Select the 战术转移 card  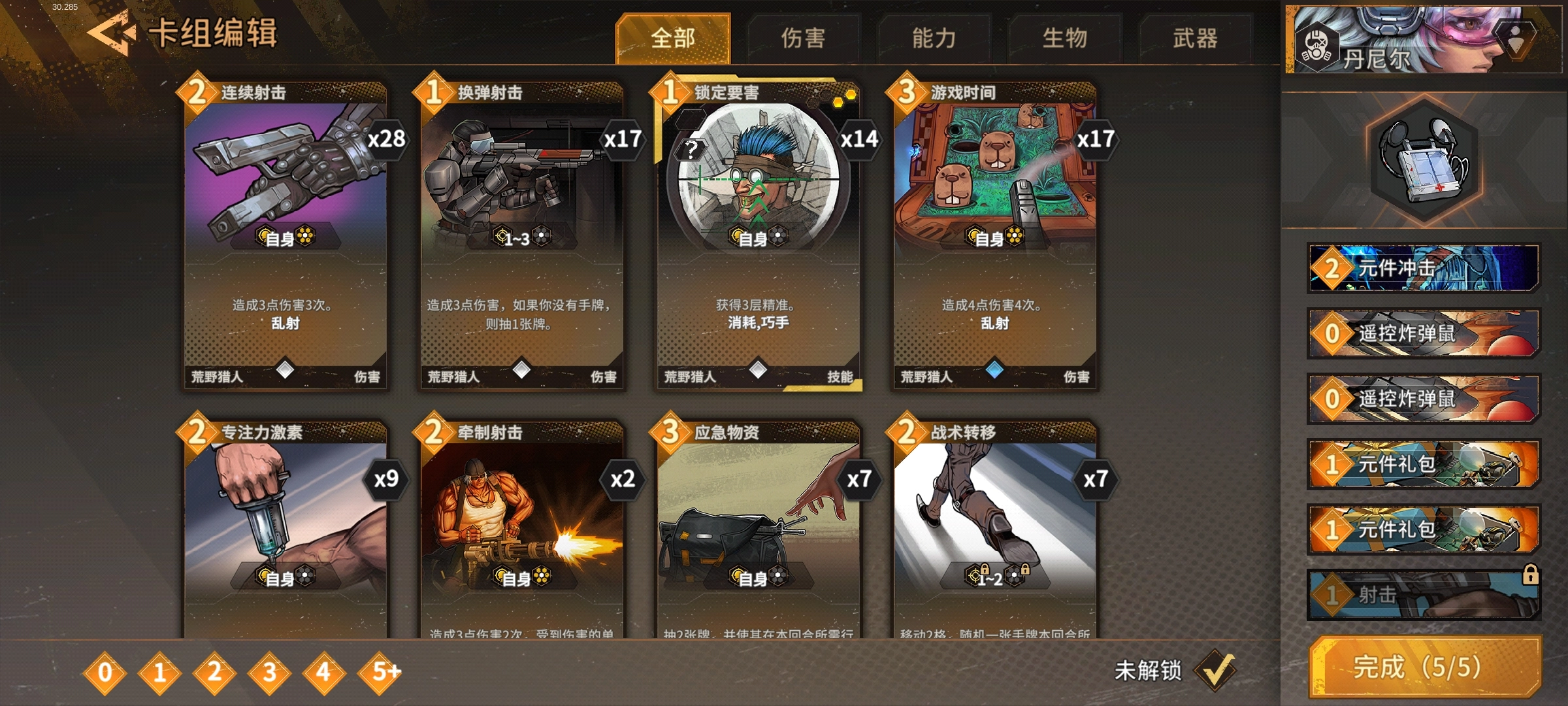pos(994,529)
